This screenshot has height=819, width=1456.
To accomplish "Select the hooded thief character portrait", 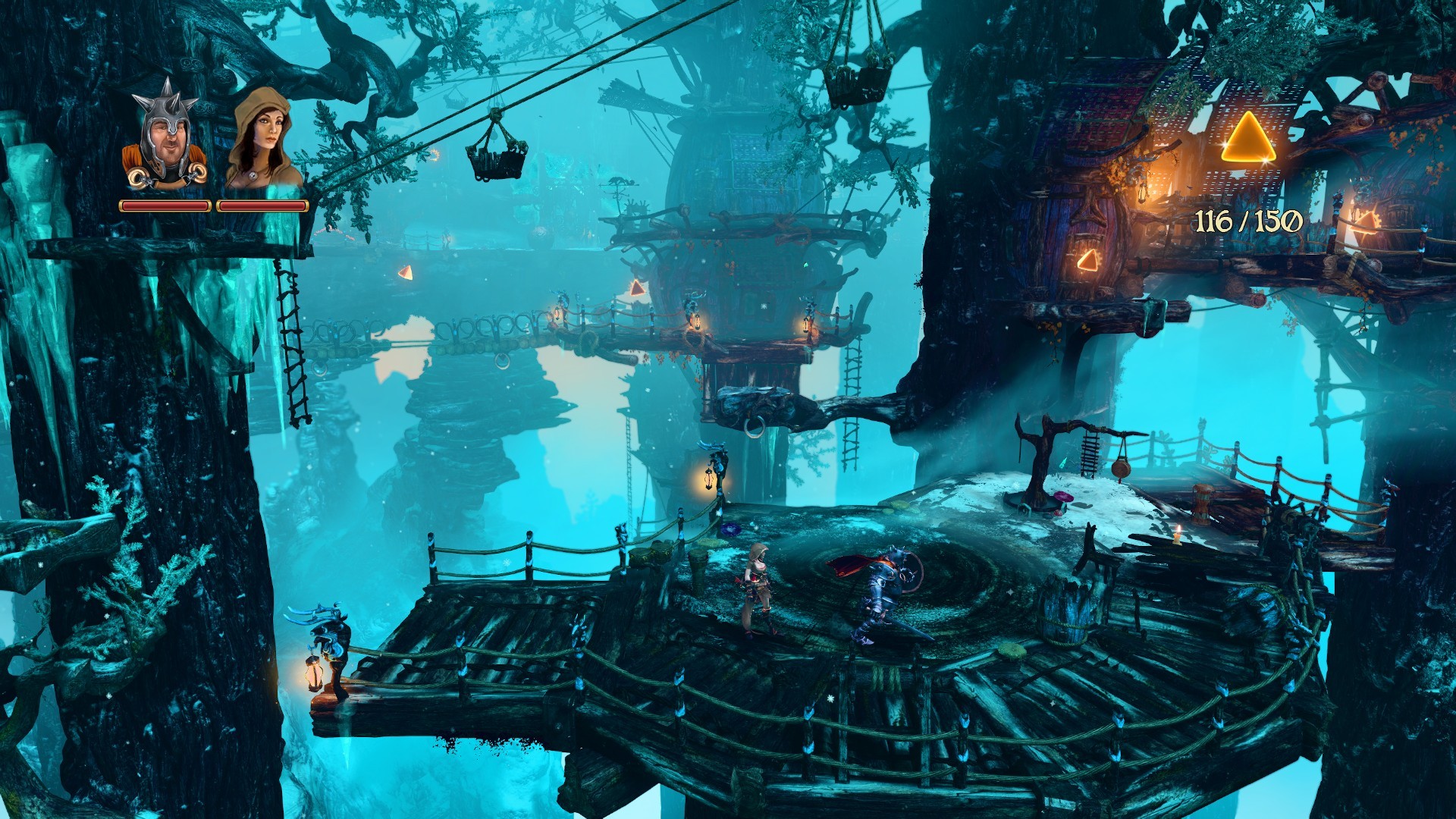I will (262, 138).
